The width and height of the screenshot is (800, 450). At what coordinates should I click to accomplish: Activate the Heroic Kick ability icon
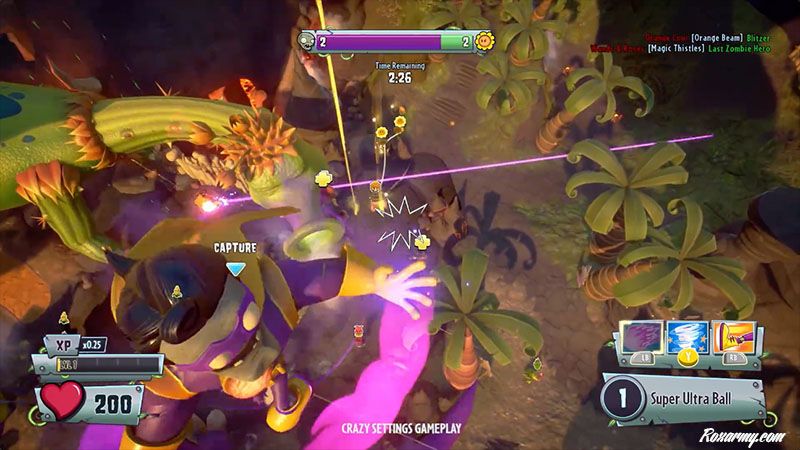(x=732, y=338)
